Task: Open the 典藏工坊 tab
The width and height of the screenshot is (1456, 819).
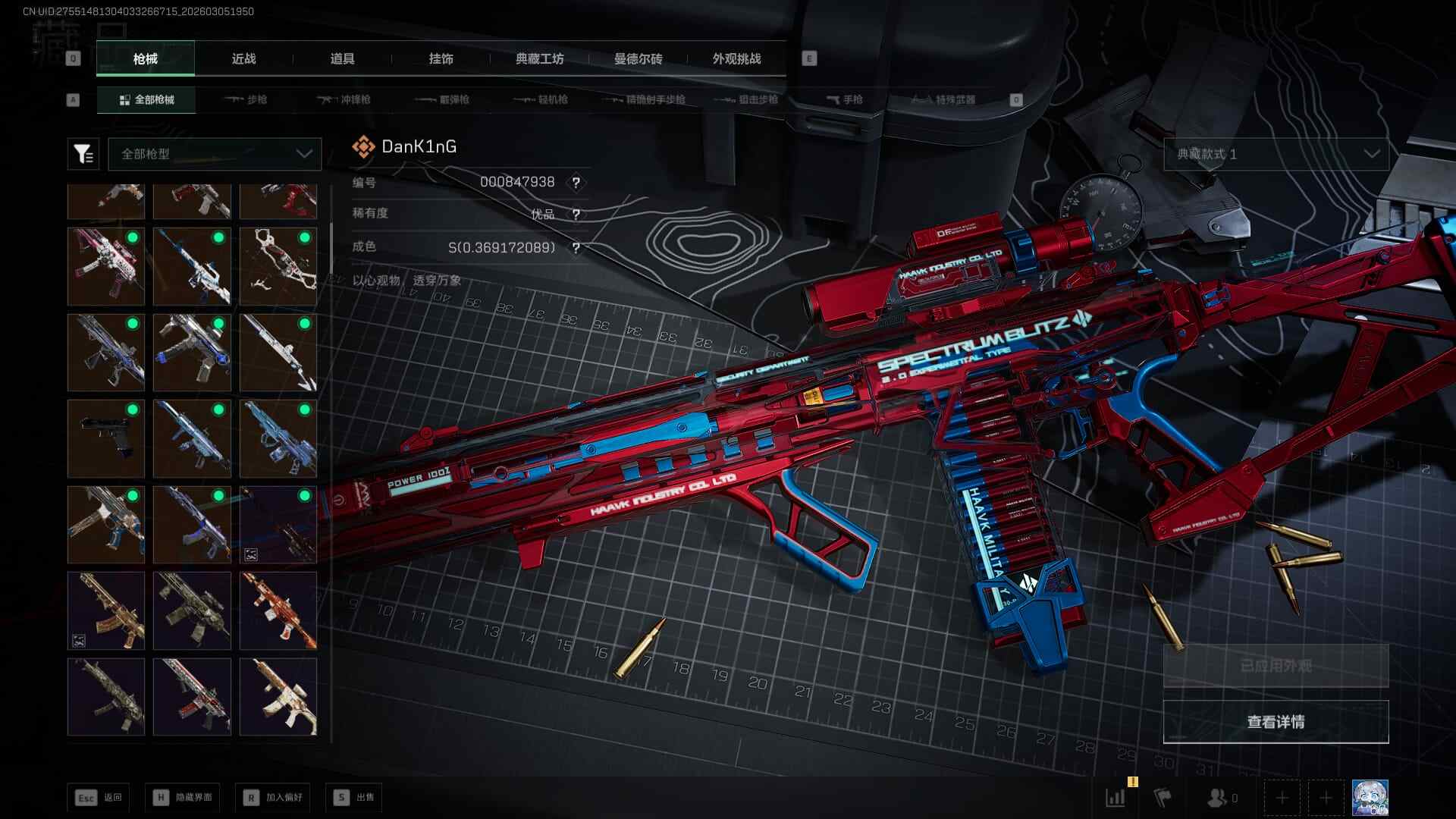Action: pos(539,59)
